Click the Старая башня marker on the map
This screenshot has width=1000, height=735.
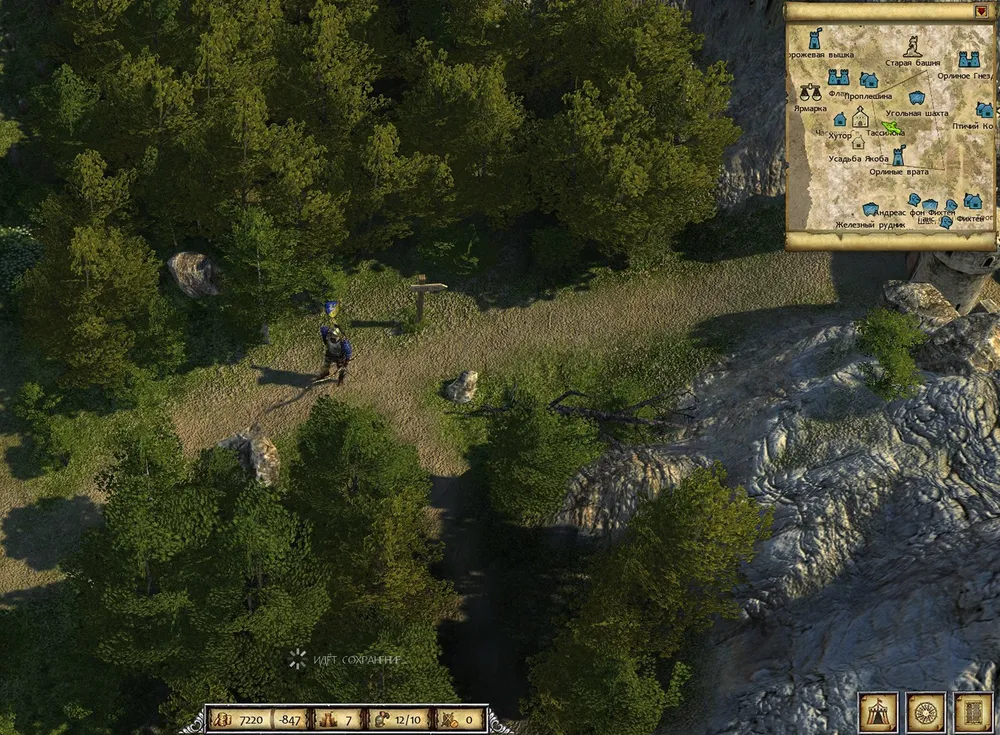(x=912, y=46)
